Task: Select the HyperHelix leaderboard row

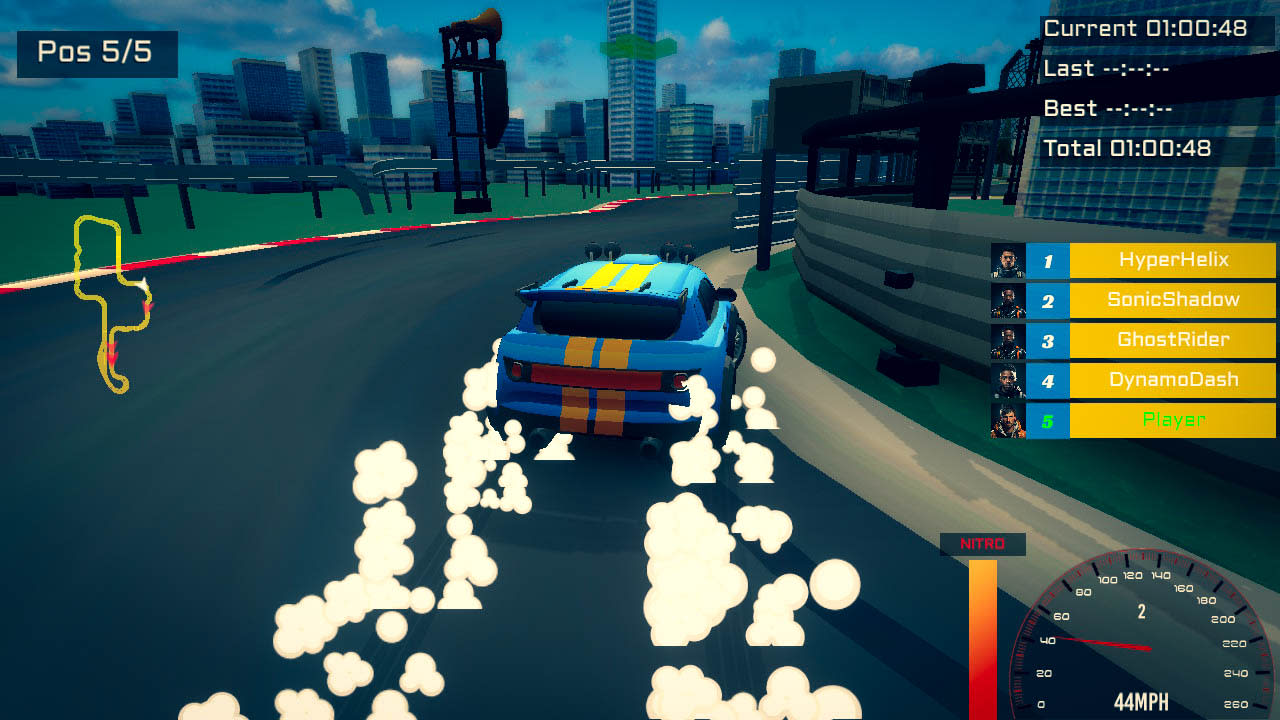Action: point(1172,260)
